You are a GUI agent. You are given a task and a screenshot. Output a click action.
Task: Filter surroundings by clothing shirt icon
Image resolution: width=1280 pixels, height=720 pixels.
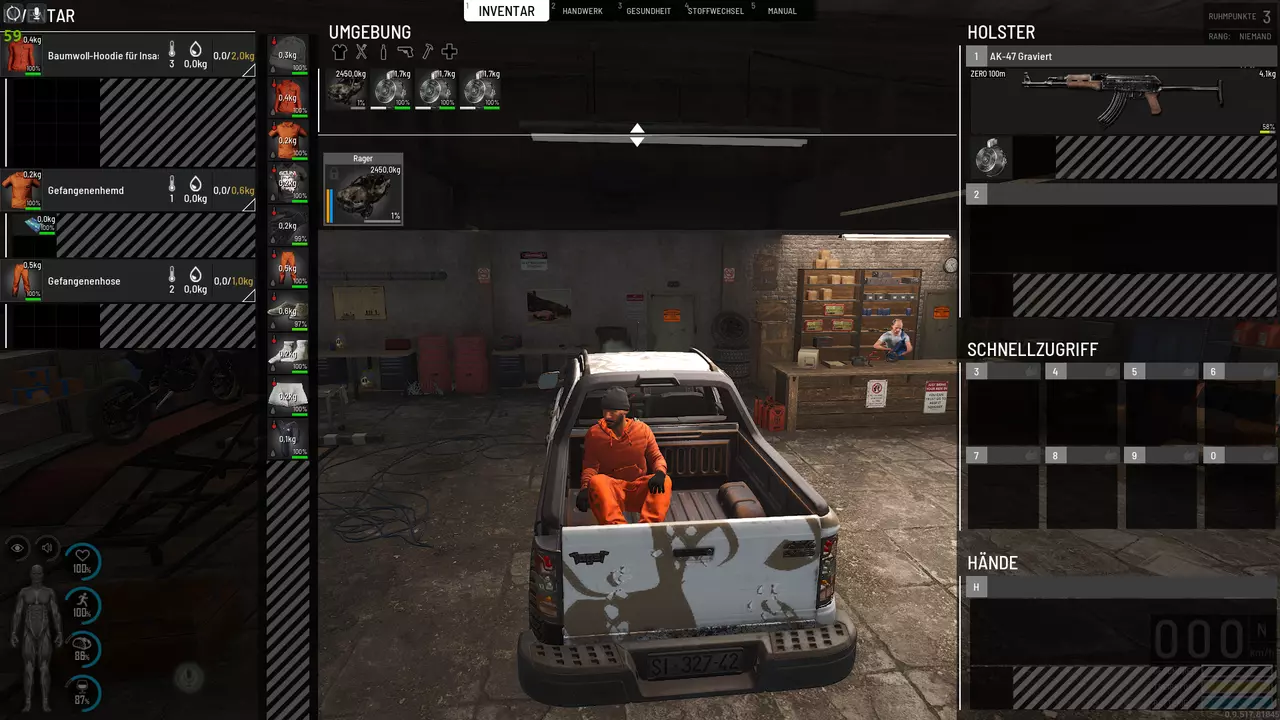point(338,52)
